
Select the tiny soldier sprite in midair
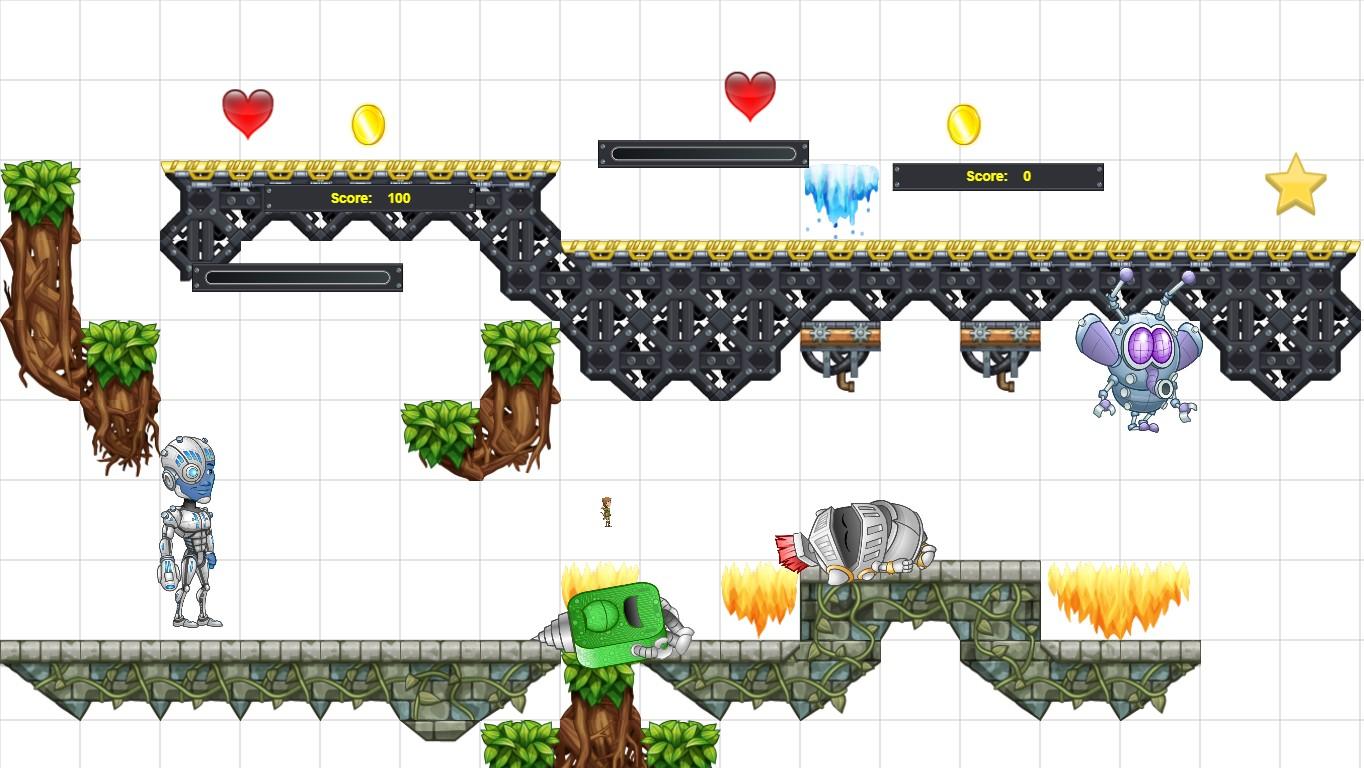point(607,510)
